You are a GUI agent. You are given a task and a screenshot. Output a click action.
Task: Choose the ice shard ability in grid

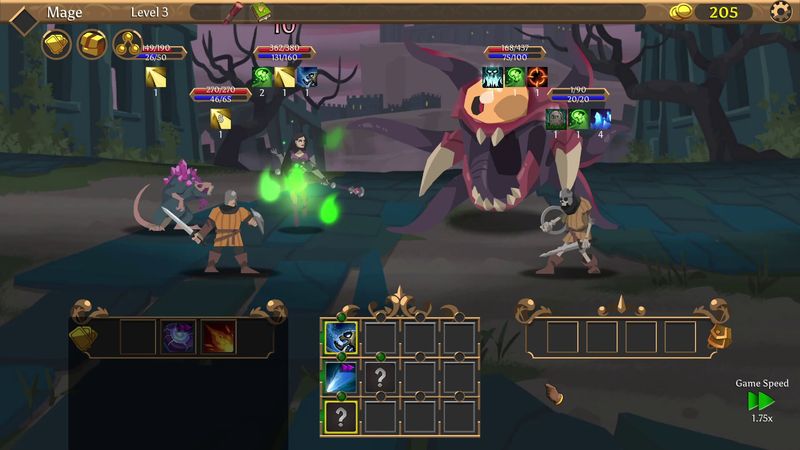pos(339,377)
